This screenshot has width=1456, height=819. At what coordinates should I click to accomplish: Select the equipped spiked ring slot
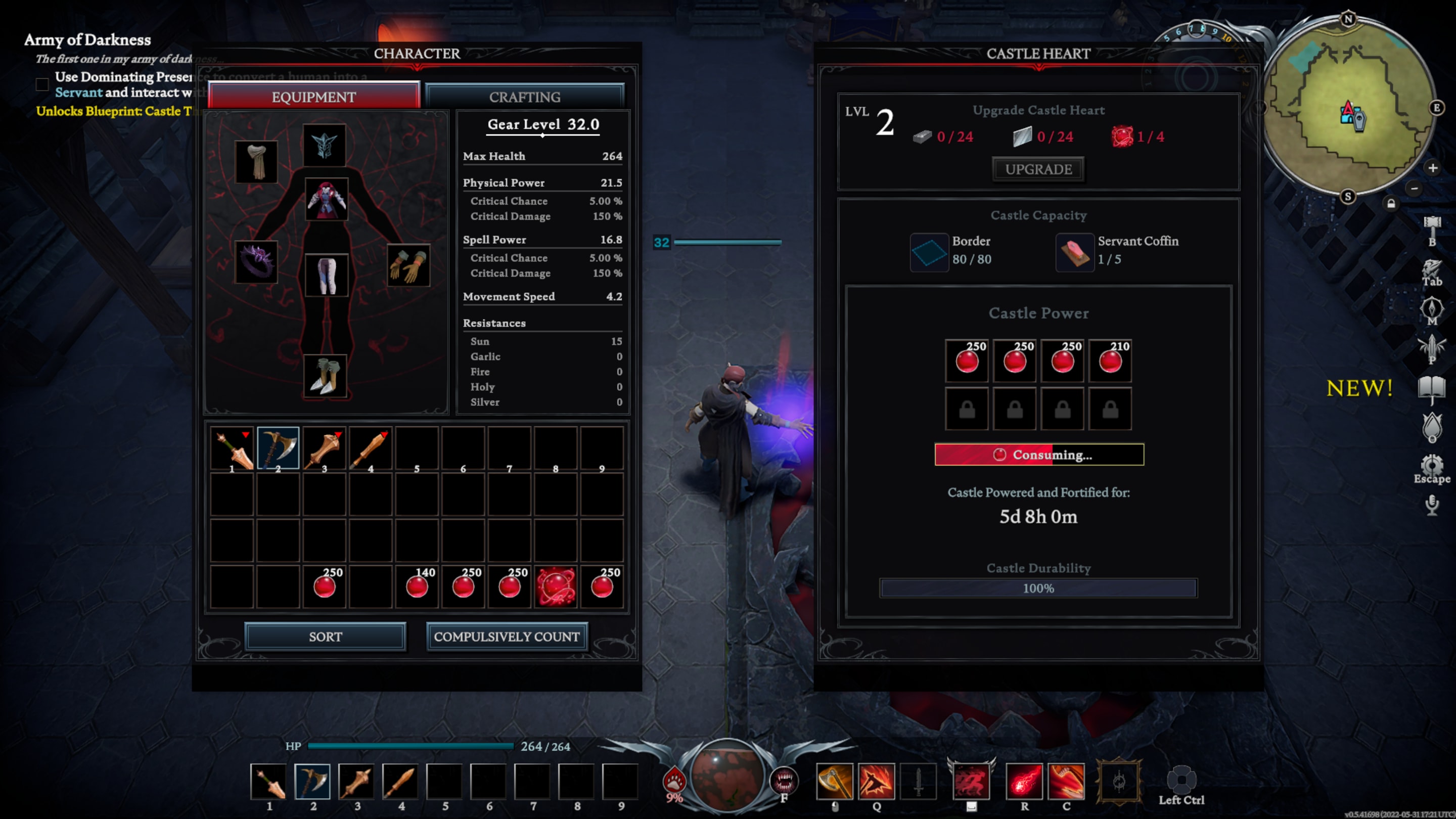[x=257, y=262]
